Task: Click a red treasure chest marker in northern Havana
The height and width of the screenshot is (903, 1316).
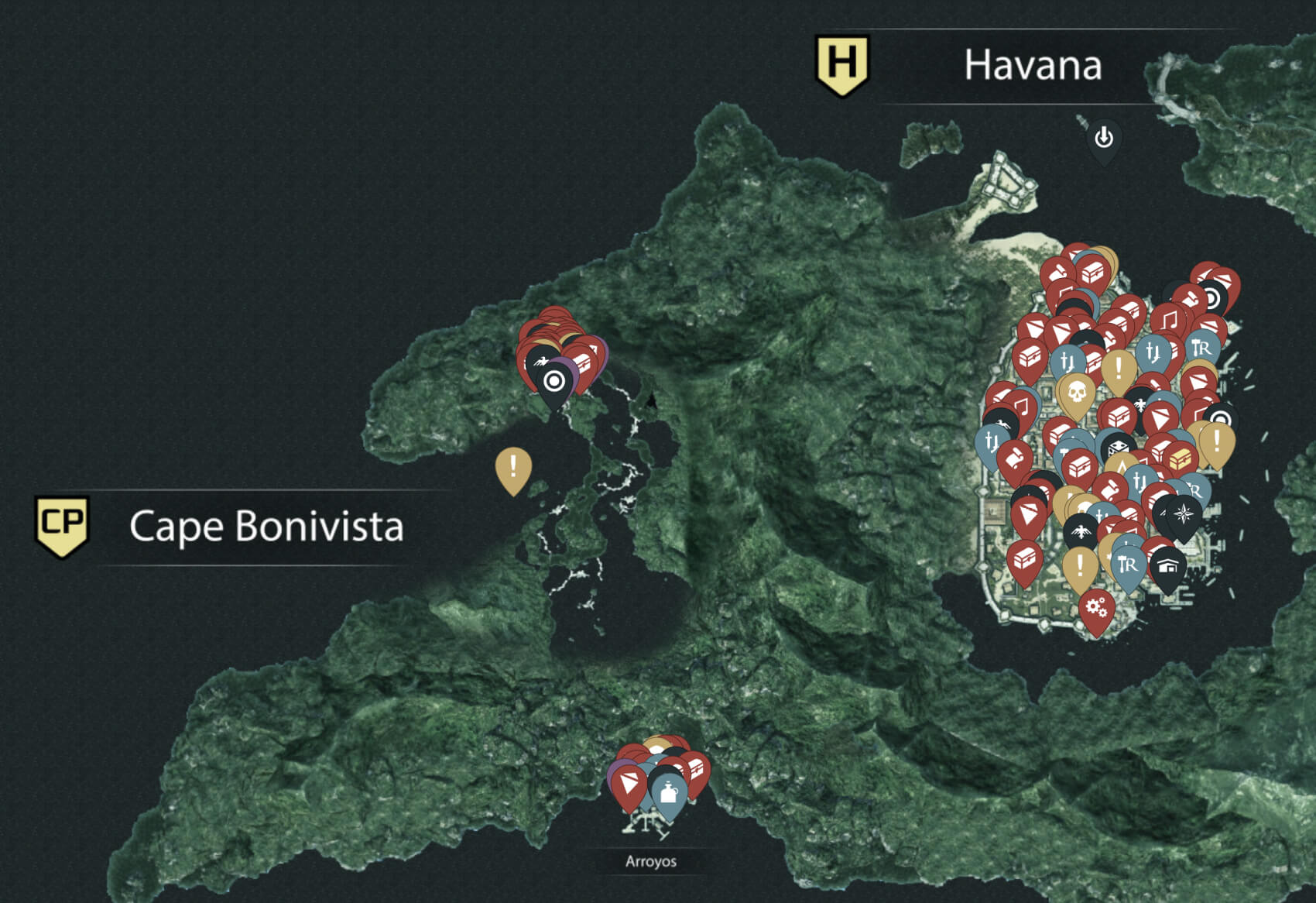Action: point(1093,273)
